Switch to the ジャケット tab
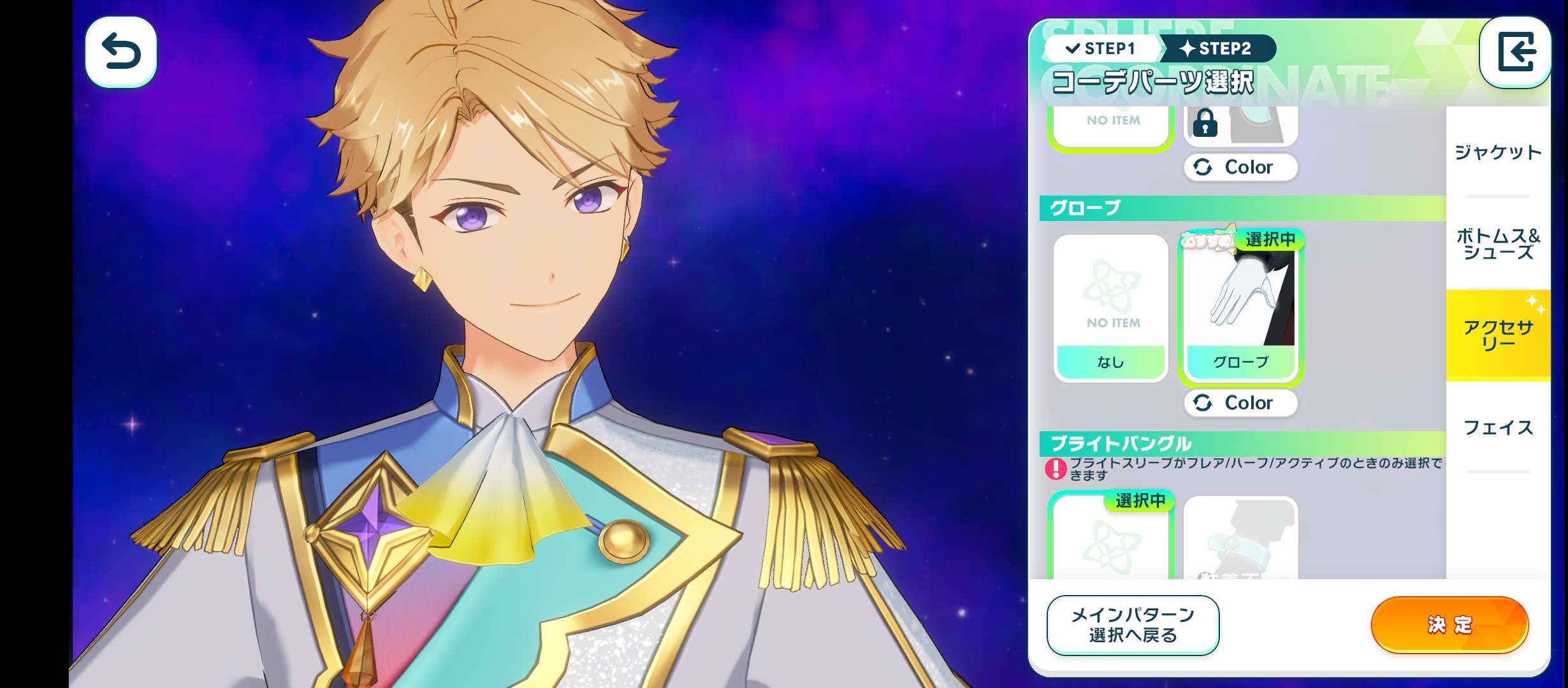This screenshot has height=688, width=1568. pos(1497,152)
